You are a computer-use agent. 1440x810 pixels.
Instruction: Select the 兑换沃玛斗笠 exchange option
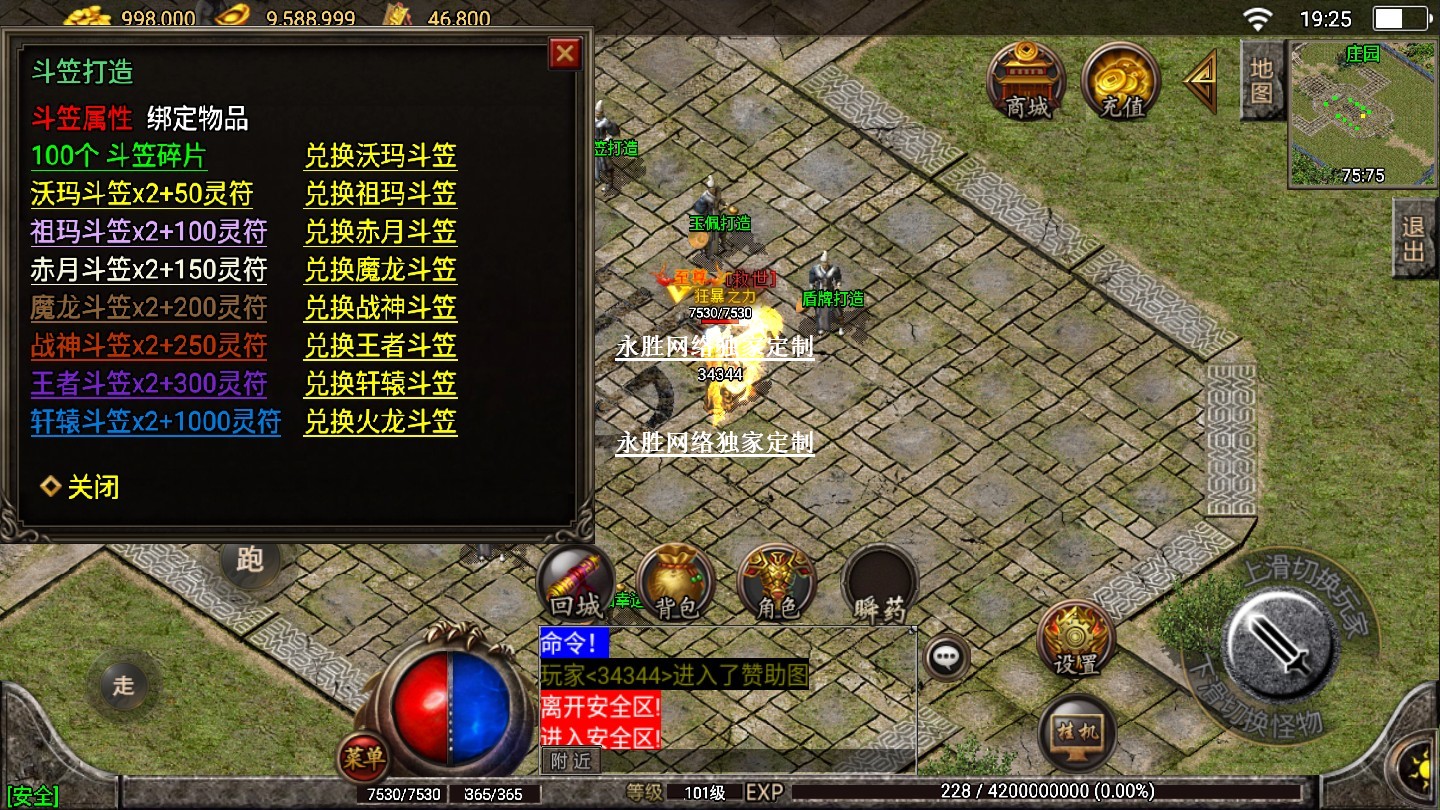tap(380, 156)
